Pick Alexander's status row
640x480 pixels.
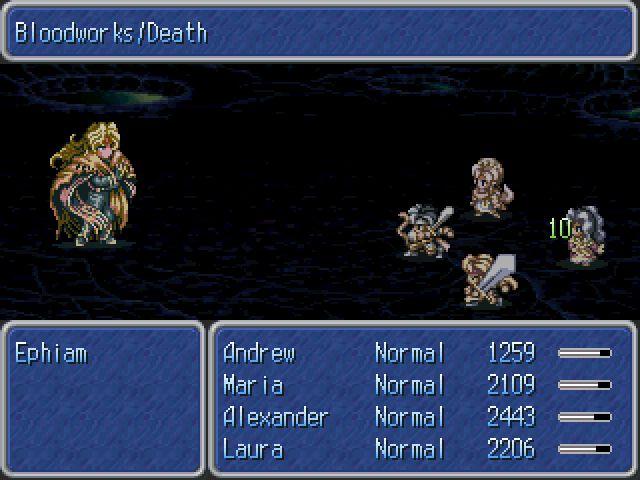point(275,417)
